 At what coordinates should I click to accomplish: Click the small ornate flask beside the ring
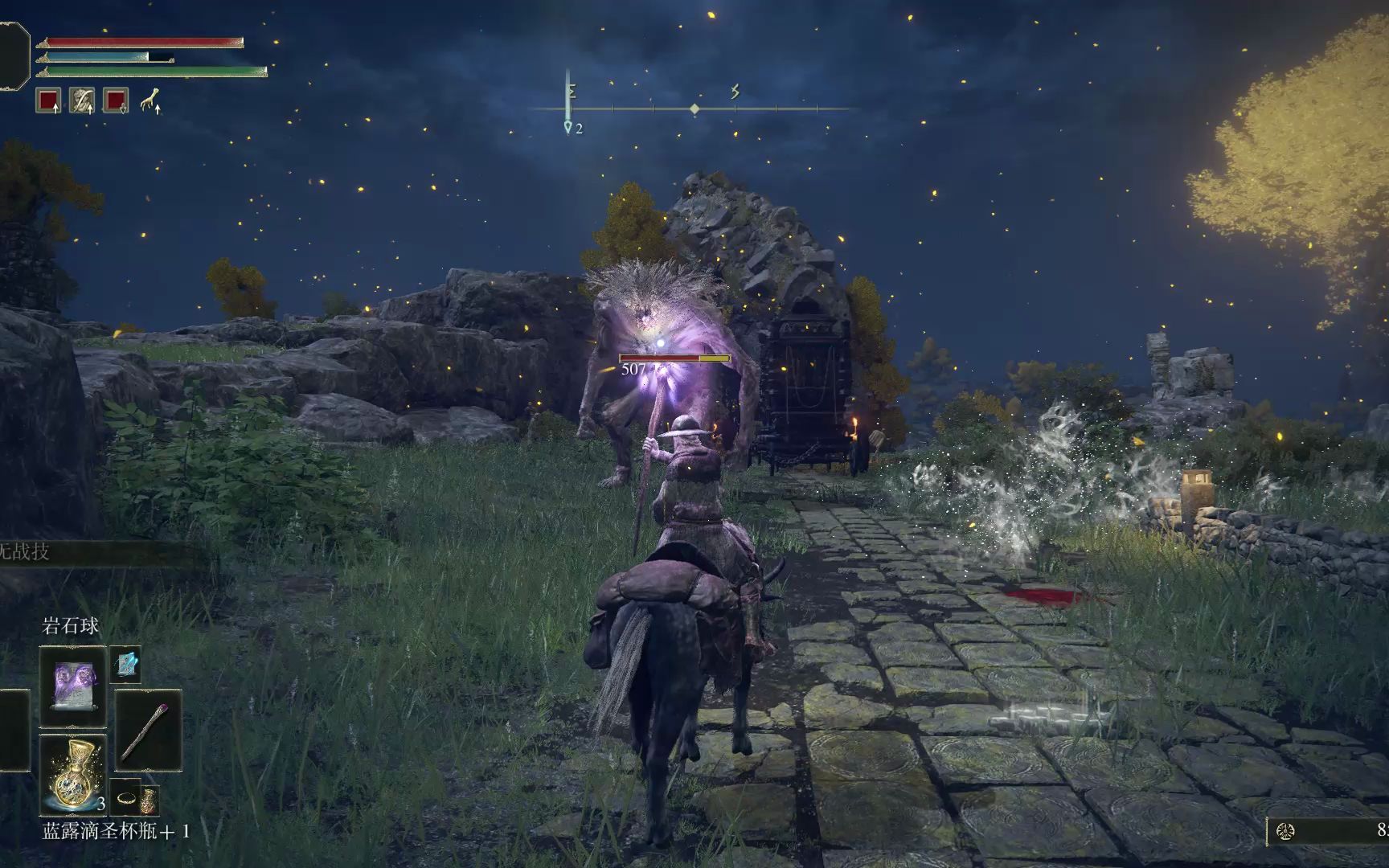click(149, 800)
